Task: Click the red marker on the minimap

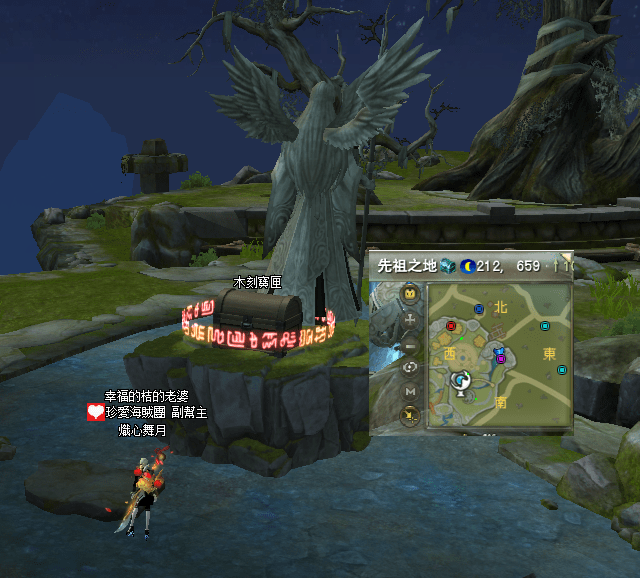Action: (x=451, y=325)
